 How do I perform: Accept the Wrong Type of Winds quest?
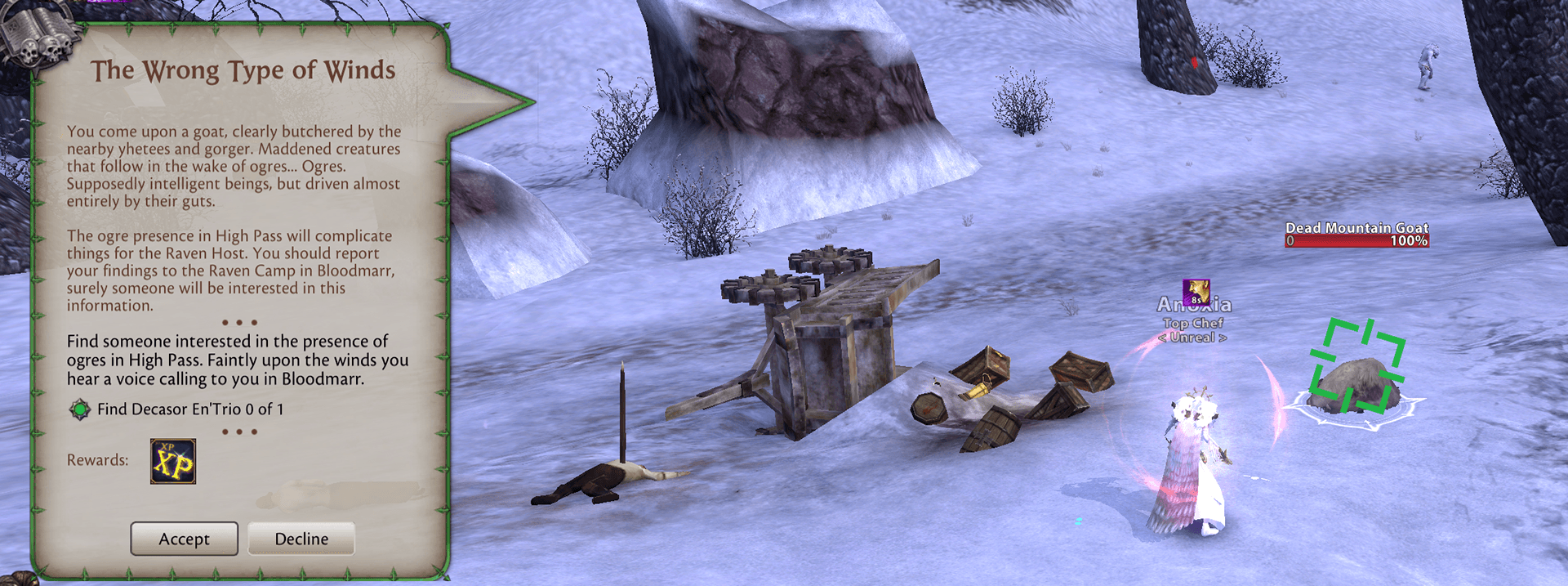[x=184, y=539]
